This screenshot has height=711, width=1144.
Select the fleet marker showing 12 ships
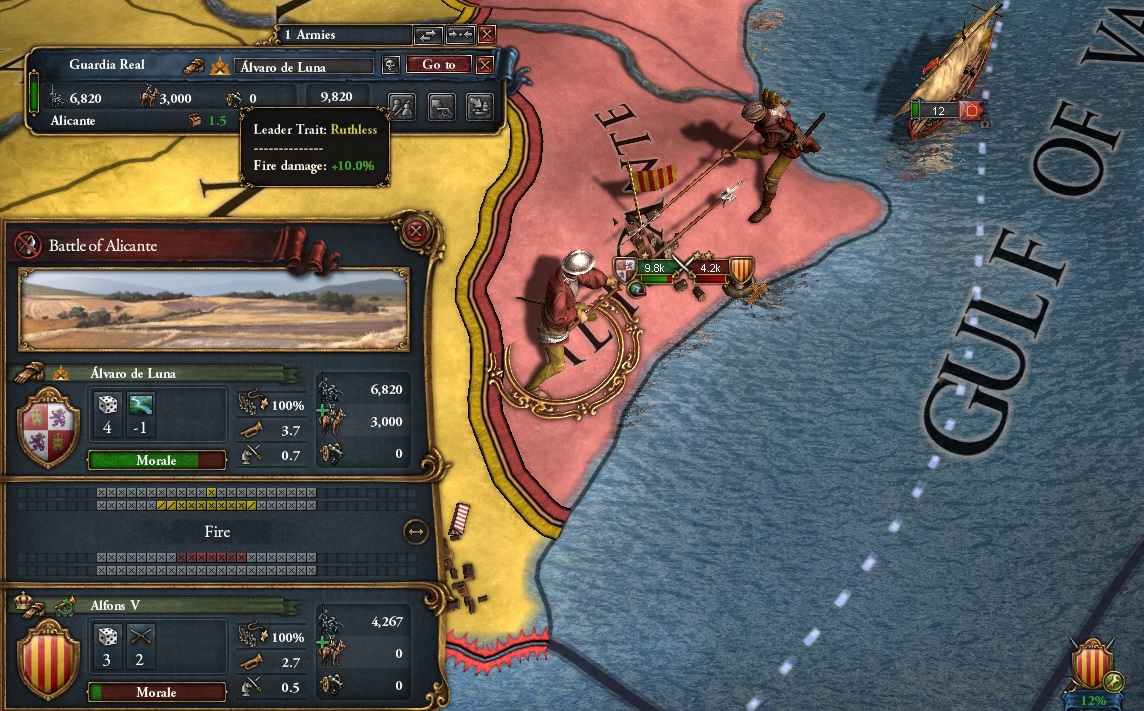point(938,111)
